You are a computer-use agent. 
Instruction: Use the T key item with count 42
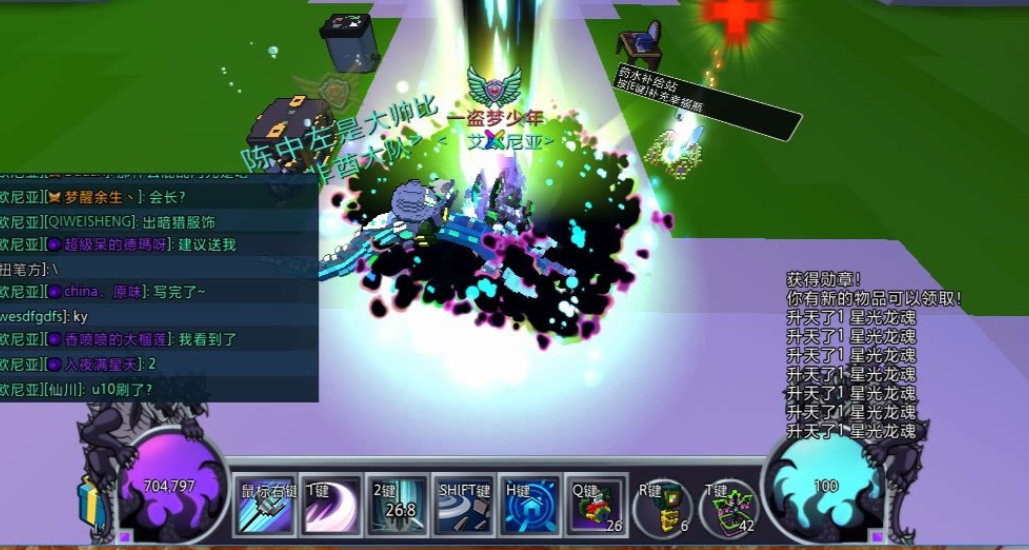point(729,507)
